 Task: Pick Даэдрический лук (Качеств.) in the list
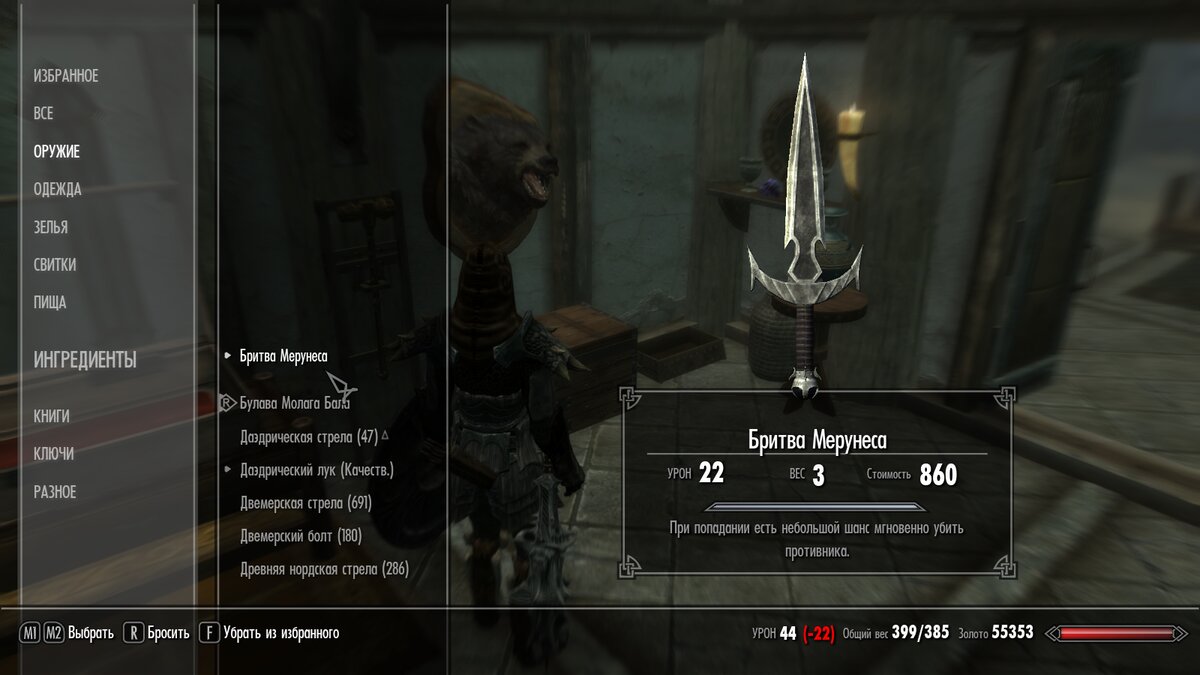(x=317, y=470)
